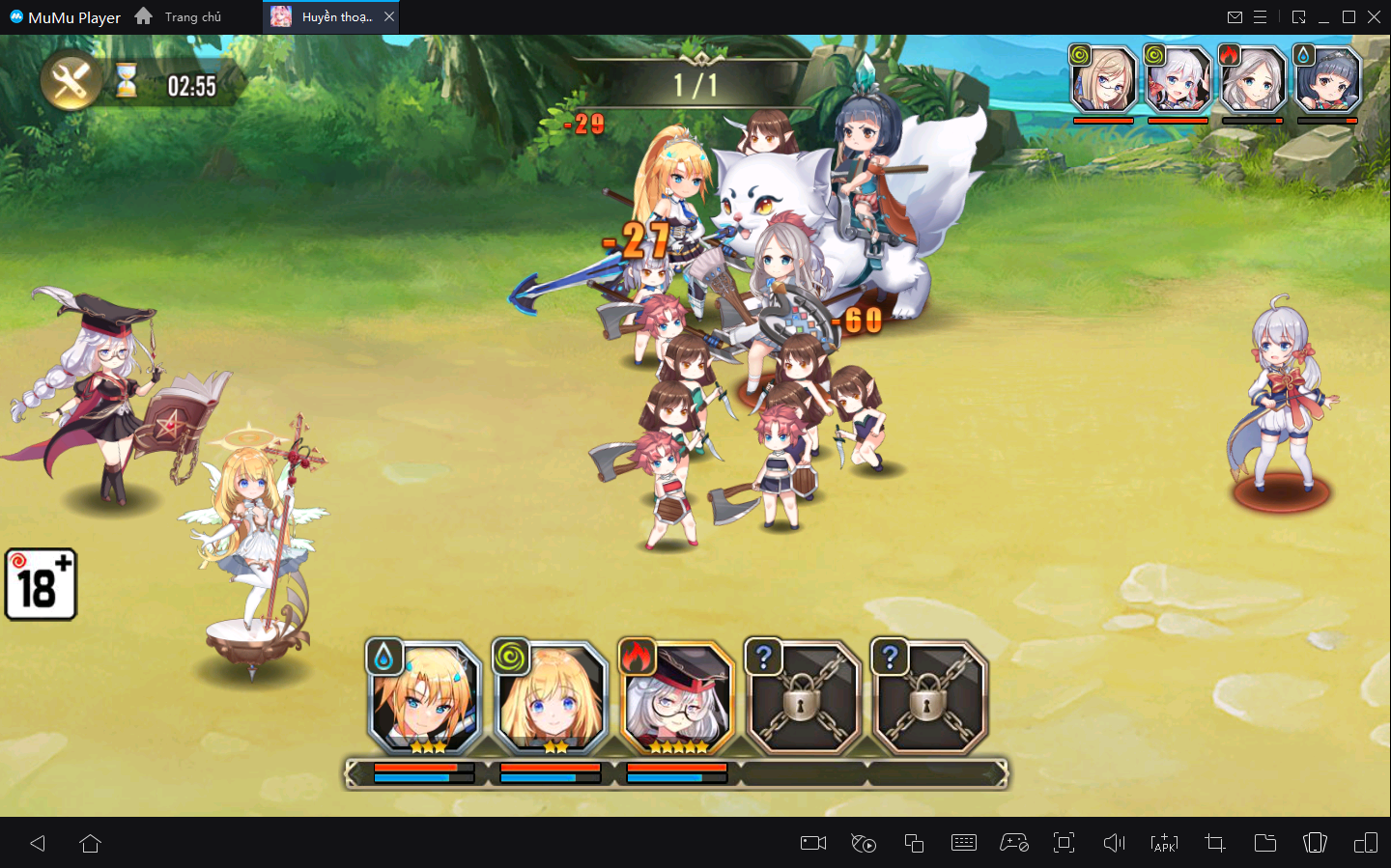Target the water-element dark-haired enemy portrait
This screenshot has height=868, width=1391.
pos(1327,81)
